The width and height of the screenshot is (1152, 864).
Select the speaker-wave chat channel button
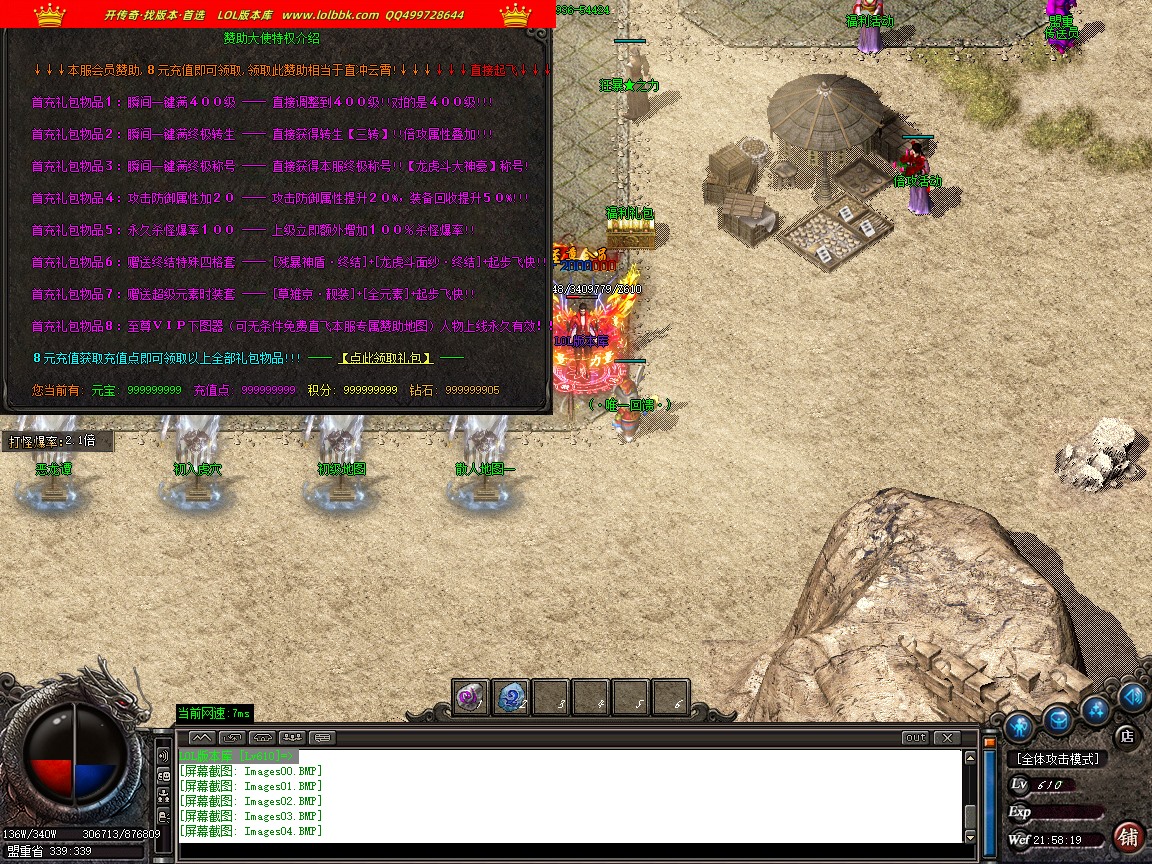[163, 757]
